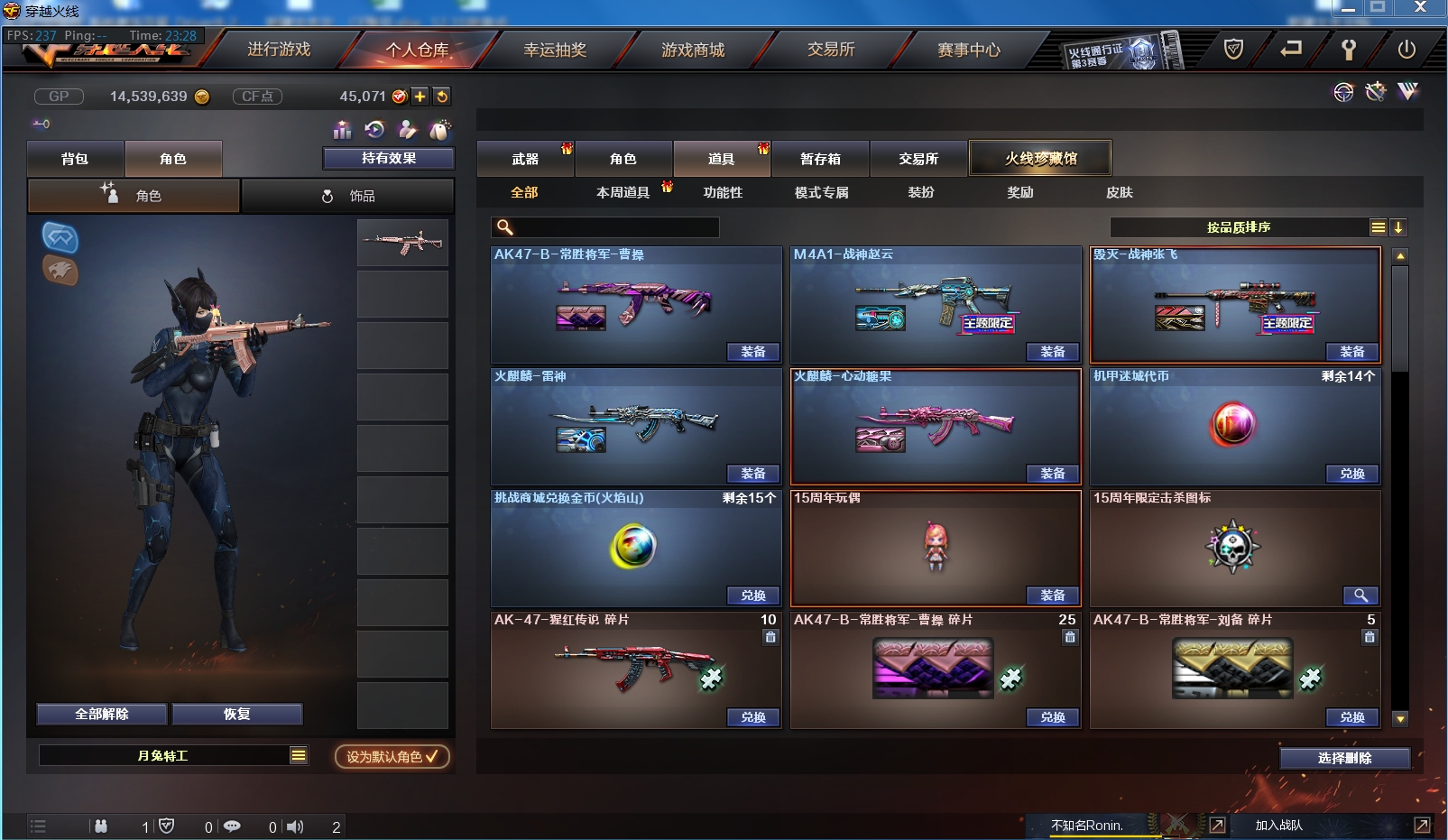Open the character list menu next to 月兔特工

pyautogui.click(x=298, y=757)
